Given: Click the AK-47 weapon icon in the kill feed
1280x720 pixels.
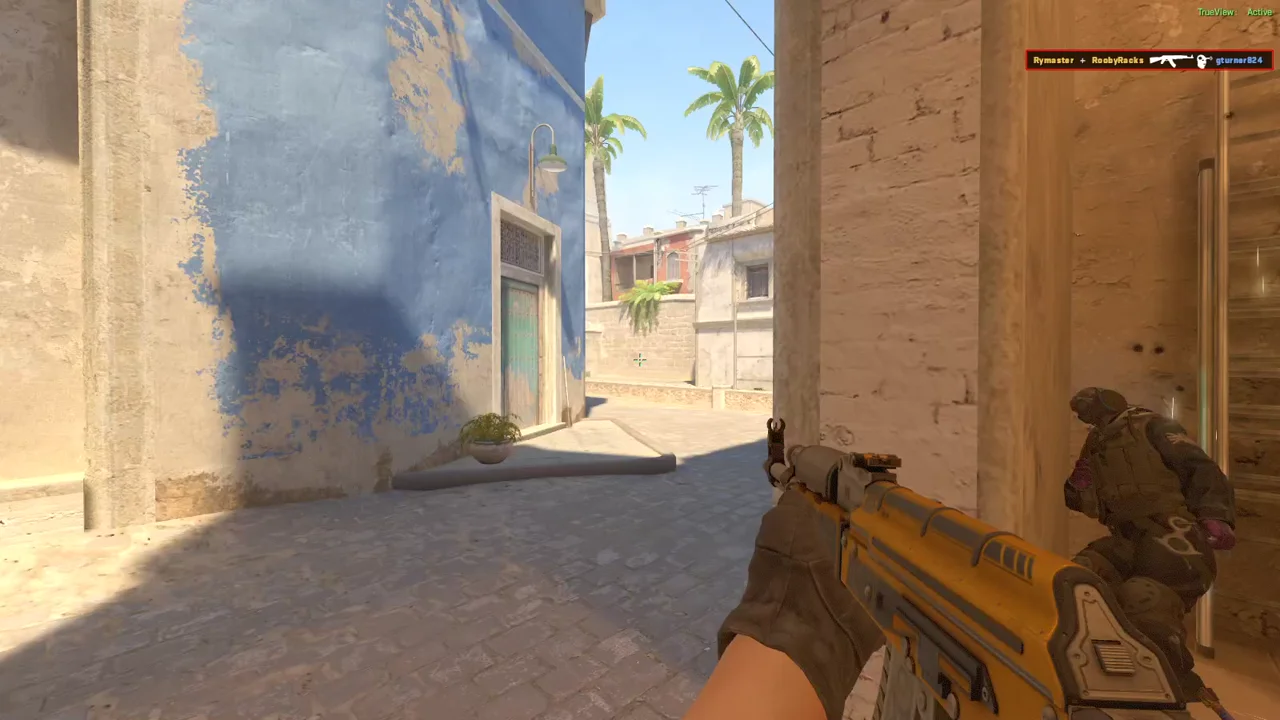Looking at the screenshot, I should tap(1170, 60).
